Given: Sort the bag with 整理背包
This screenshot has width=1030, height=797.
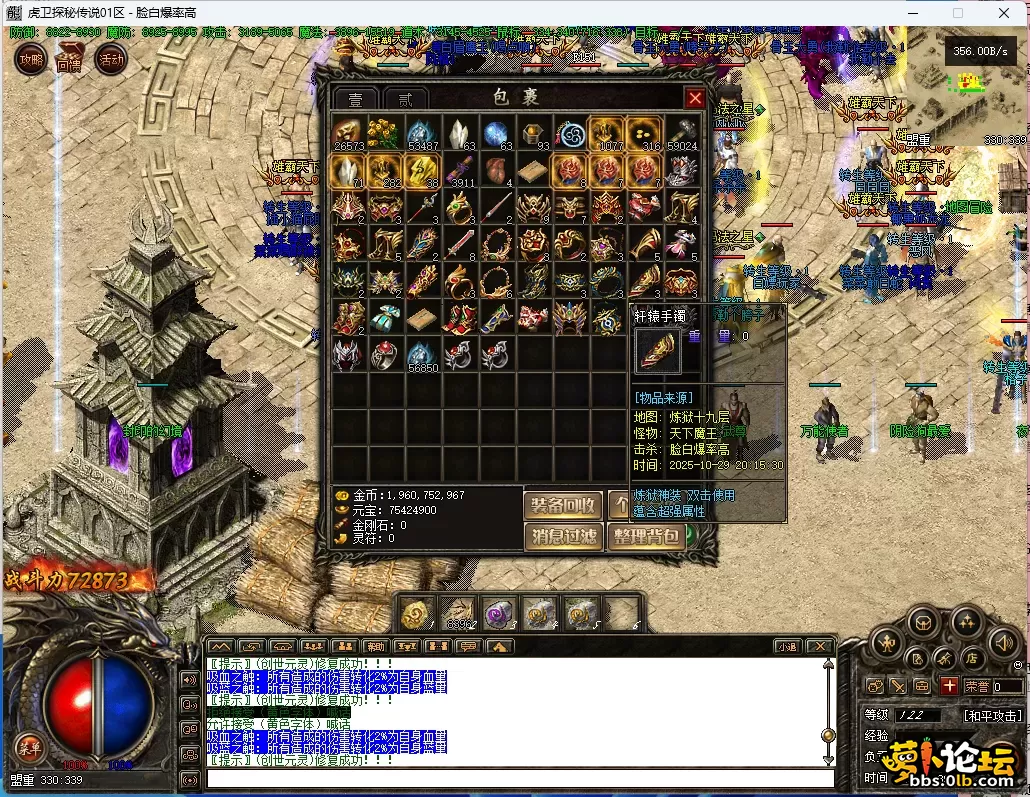Looking at the screenshot, I should click(x=646, y=537).
